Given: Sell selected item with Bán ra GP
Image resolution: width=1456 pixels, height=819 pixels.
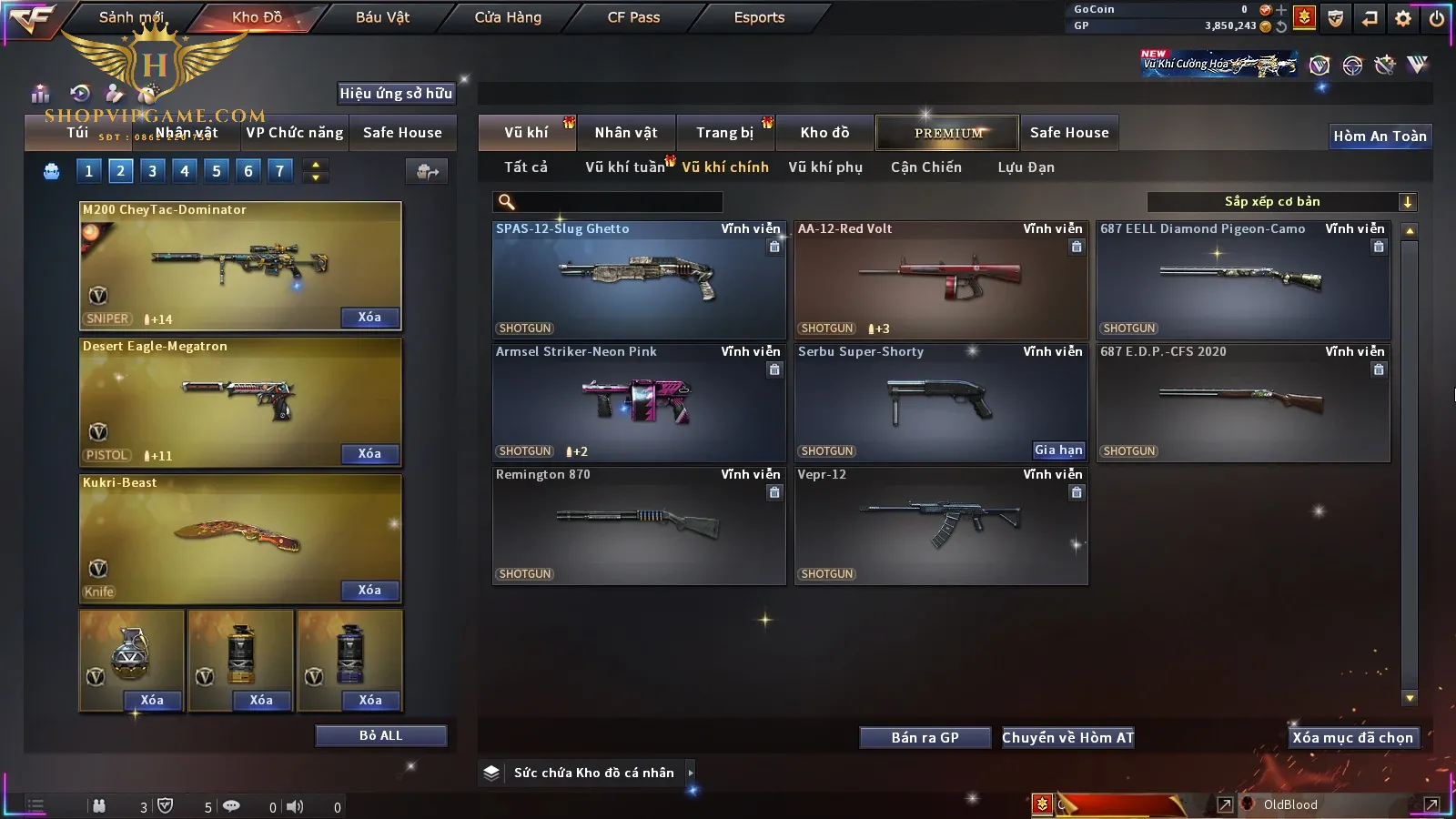Looking at the screenshot, I should [x=925, y=738].
